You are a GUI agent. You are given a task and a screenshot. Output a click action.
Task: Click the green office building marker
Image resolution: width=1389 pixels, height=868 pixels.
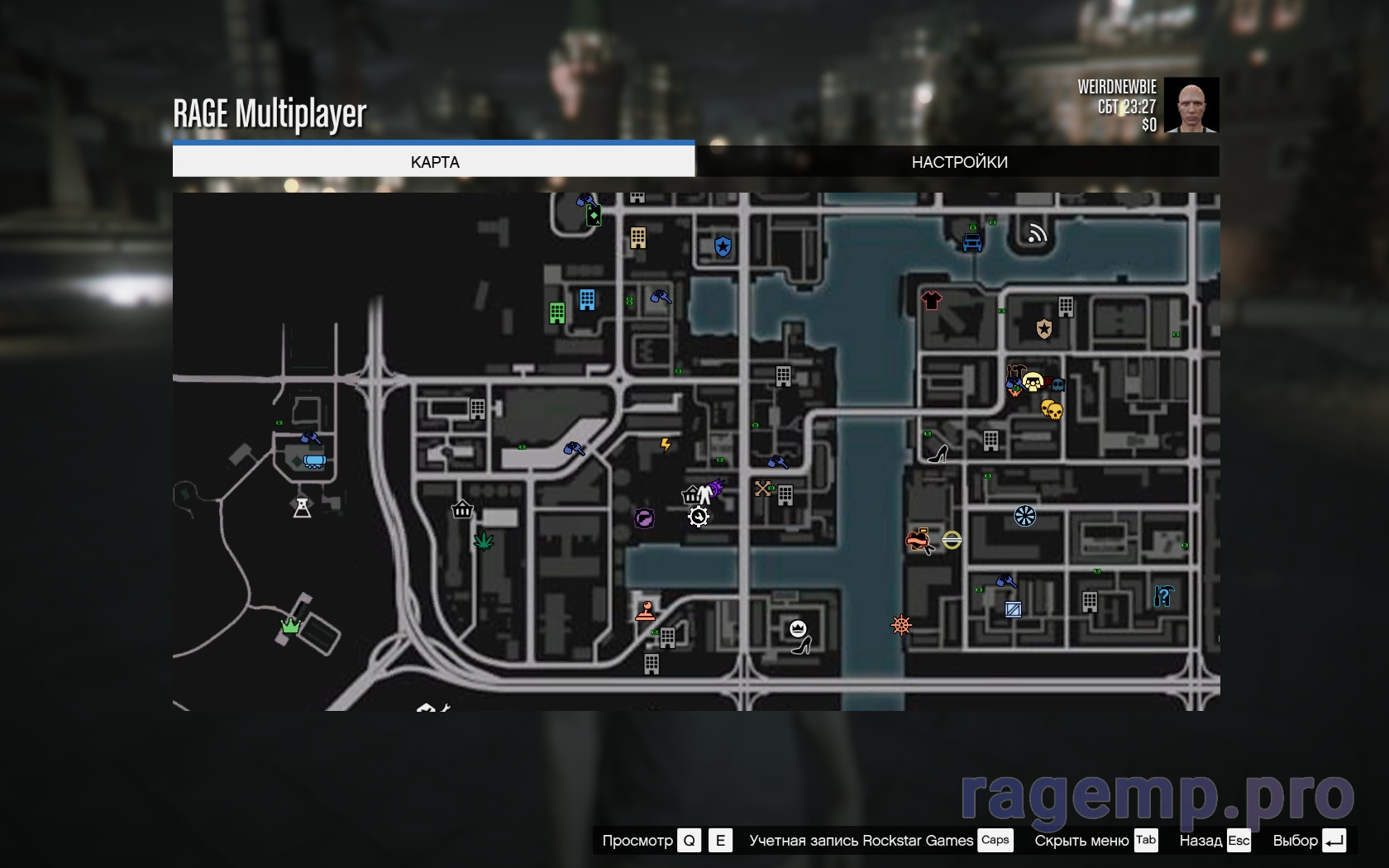pos(557,313)
